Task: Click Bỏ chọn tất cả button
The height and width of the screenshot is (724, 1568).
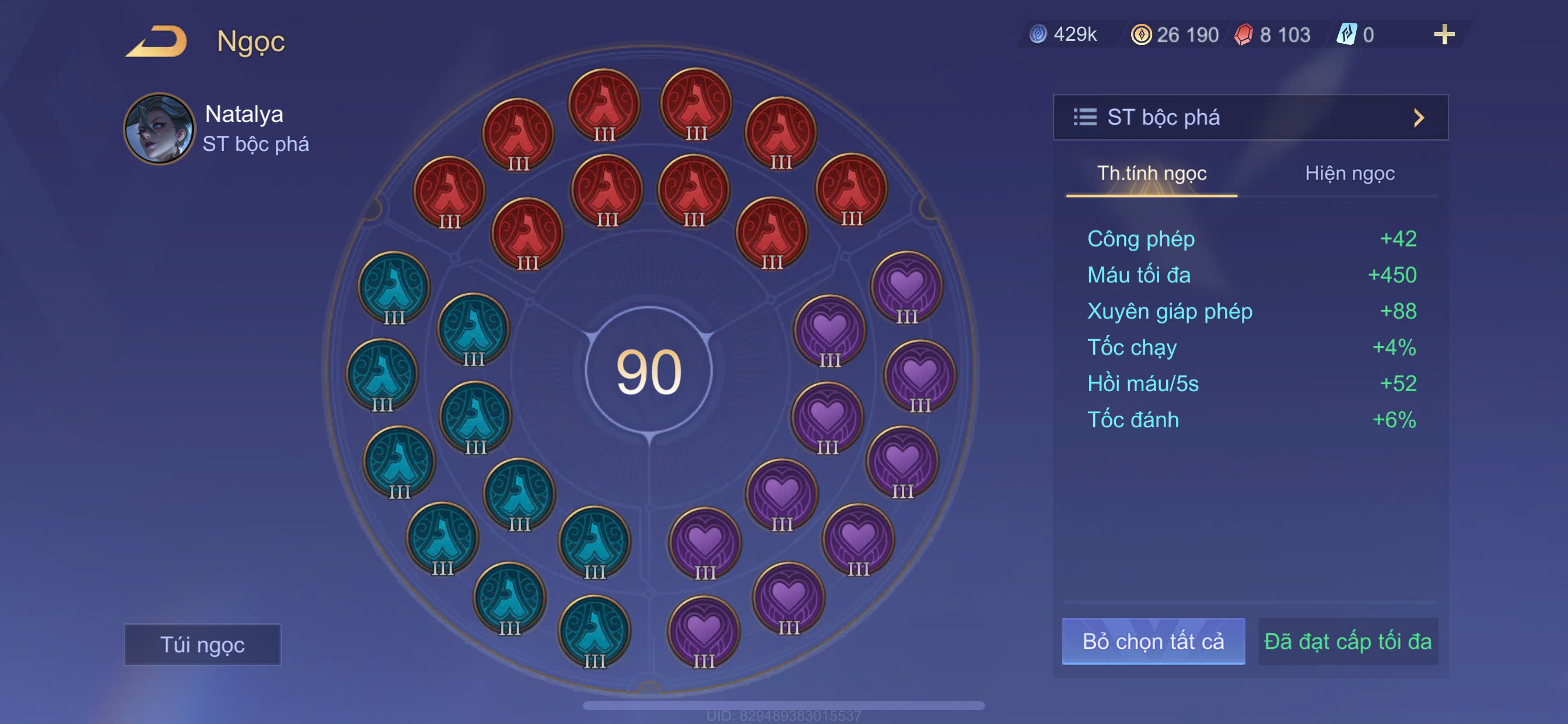Action: (x=1153, y=641)
